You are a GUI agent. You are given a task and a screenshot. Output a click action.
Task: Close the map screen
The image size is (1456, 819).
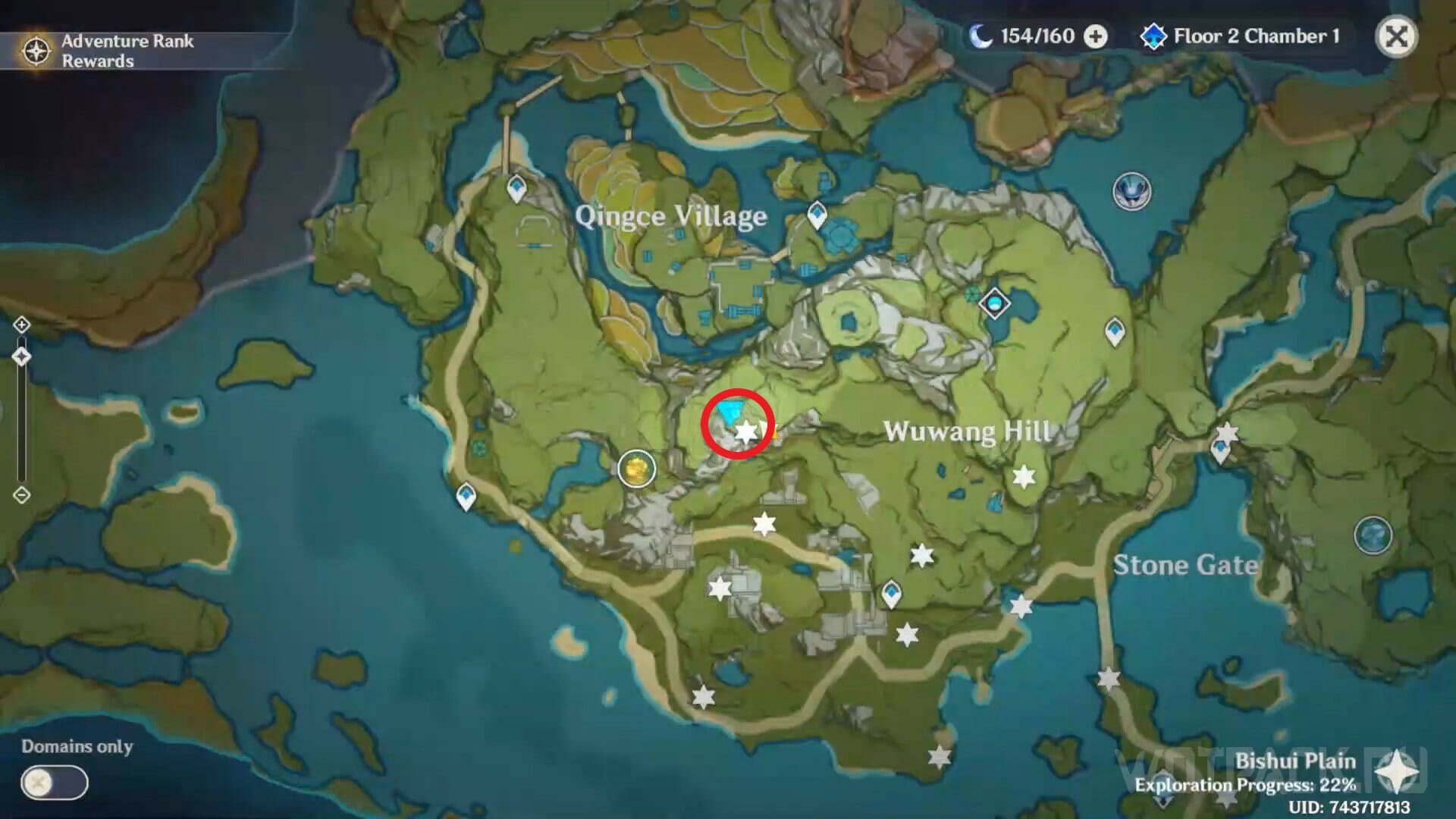pyautogui.click(x=1396, y=36)
